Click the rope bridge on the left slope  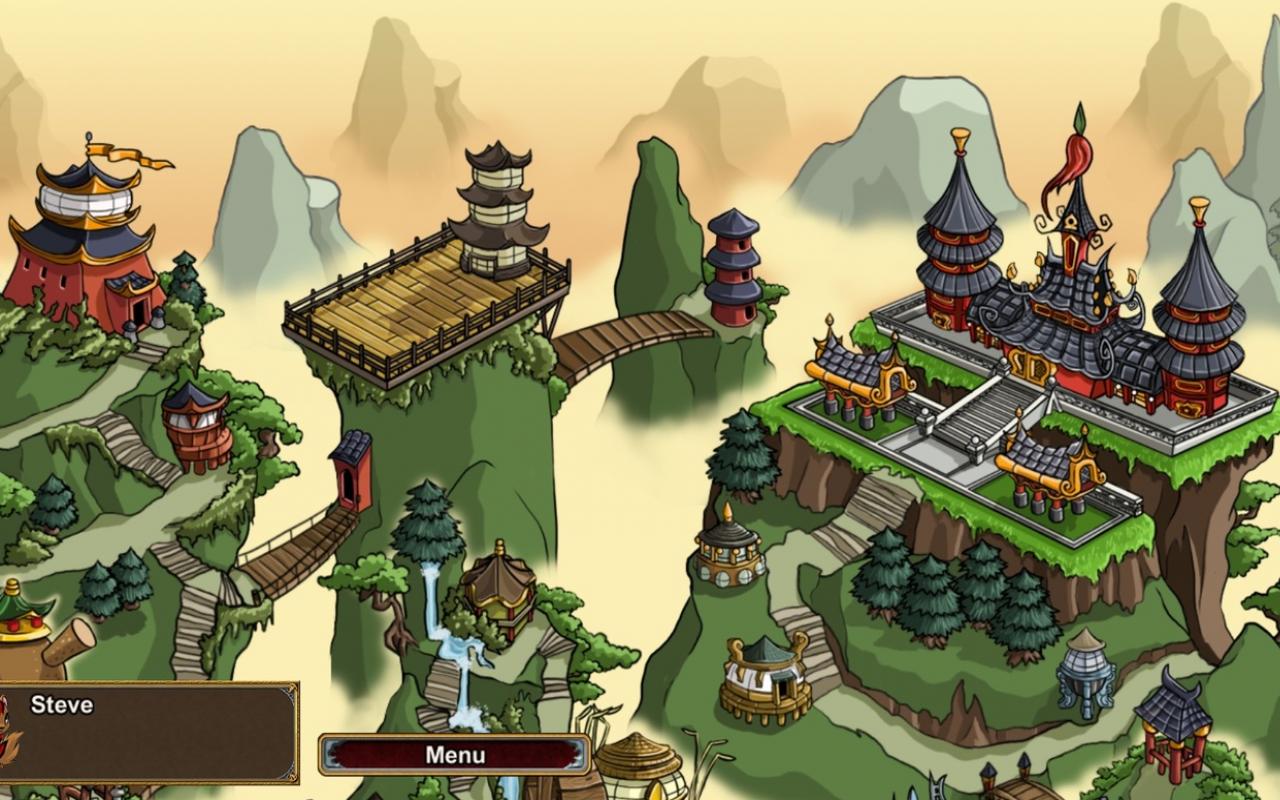click(x=290, y=545)
